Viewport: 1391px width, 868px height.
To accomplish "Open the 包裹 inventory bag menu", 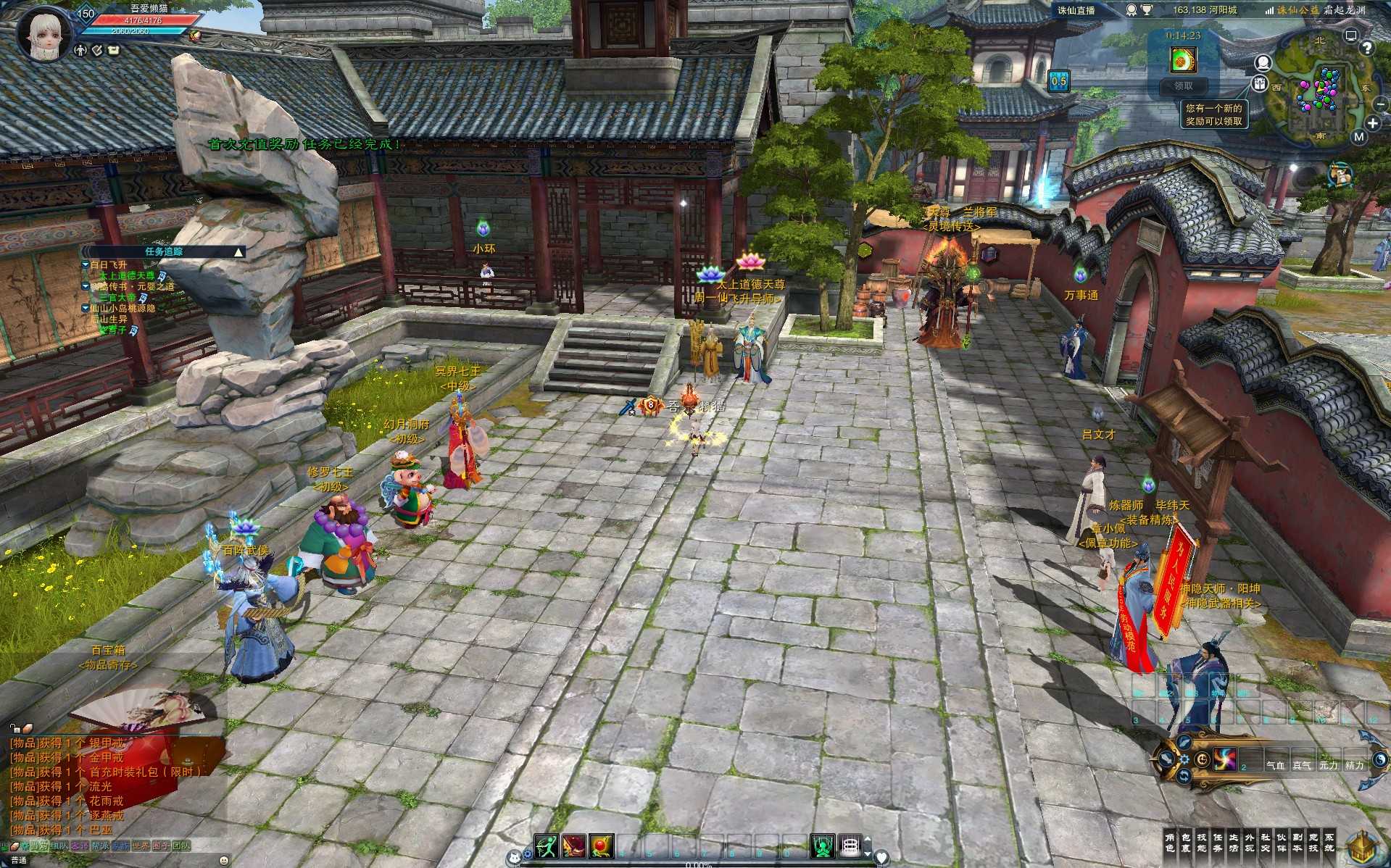I will point(1185,843).
